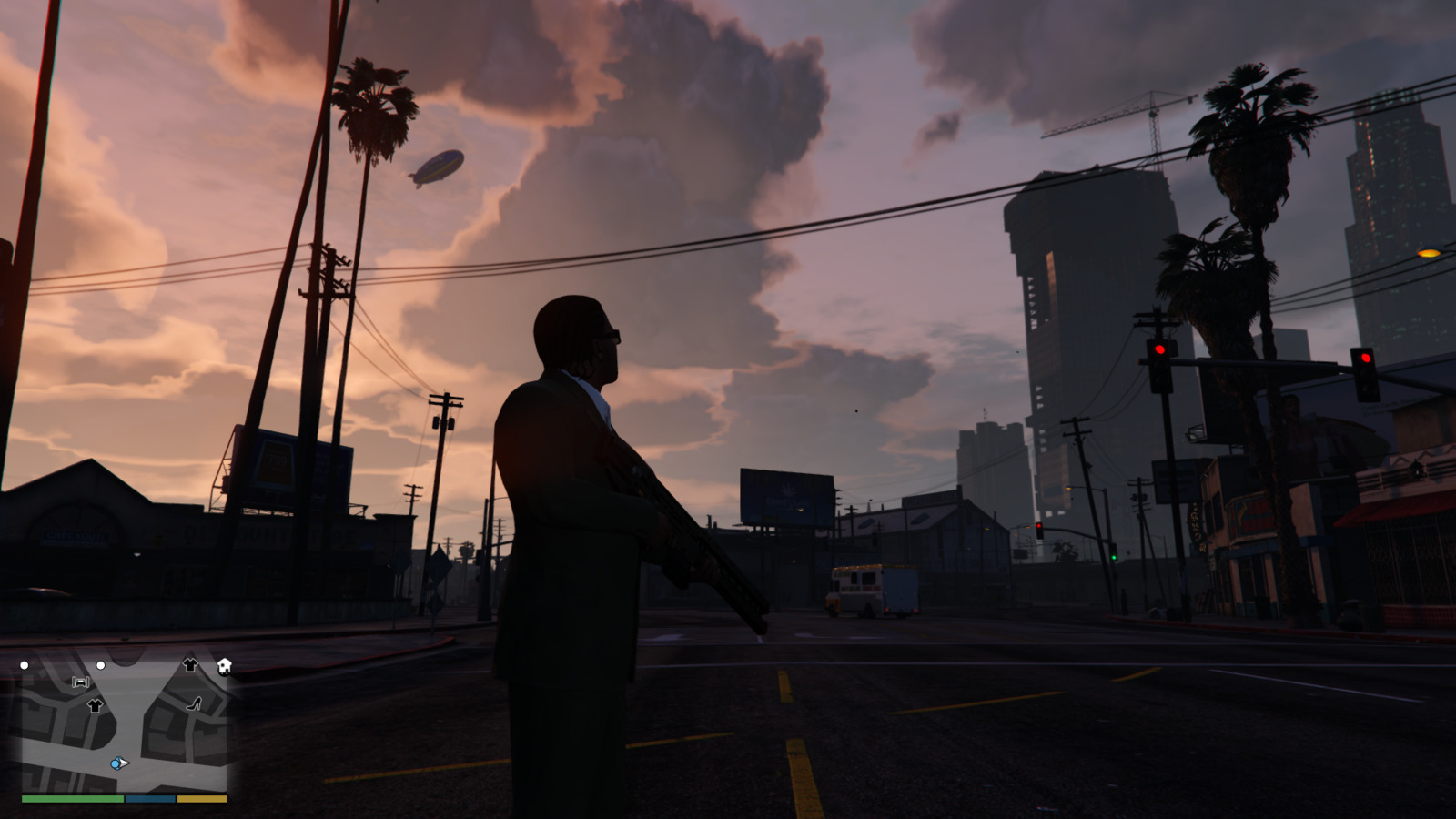
Task: Click the high-heel strip club marker
Action: 194,703
